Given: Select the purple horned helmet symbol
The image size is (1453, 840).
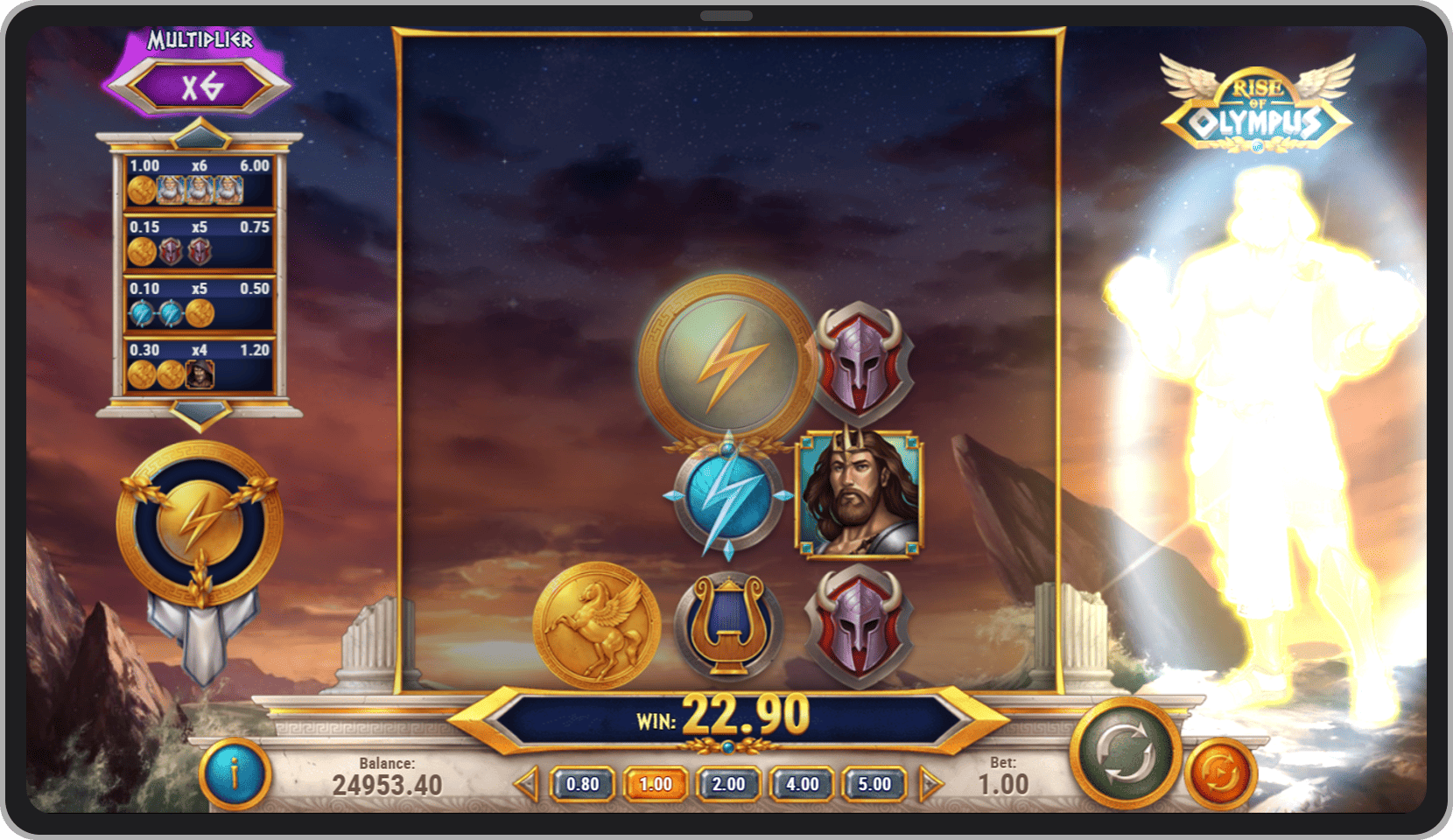Looking at the screenshot, I should point(860,359).
